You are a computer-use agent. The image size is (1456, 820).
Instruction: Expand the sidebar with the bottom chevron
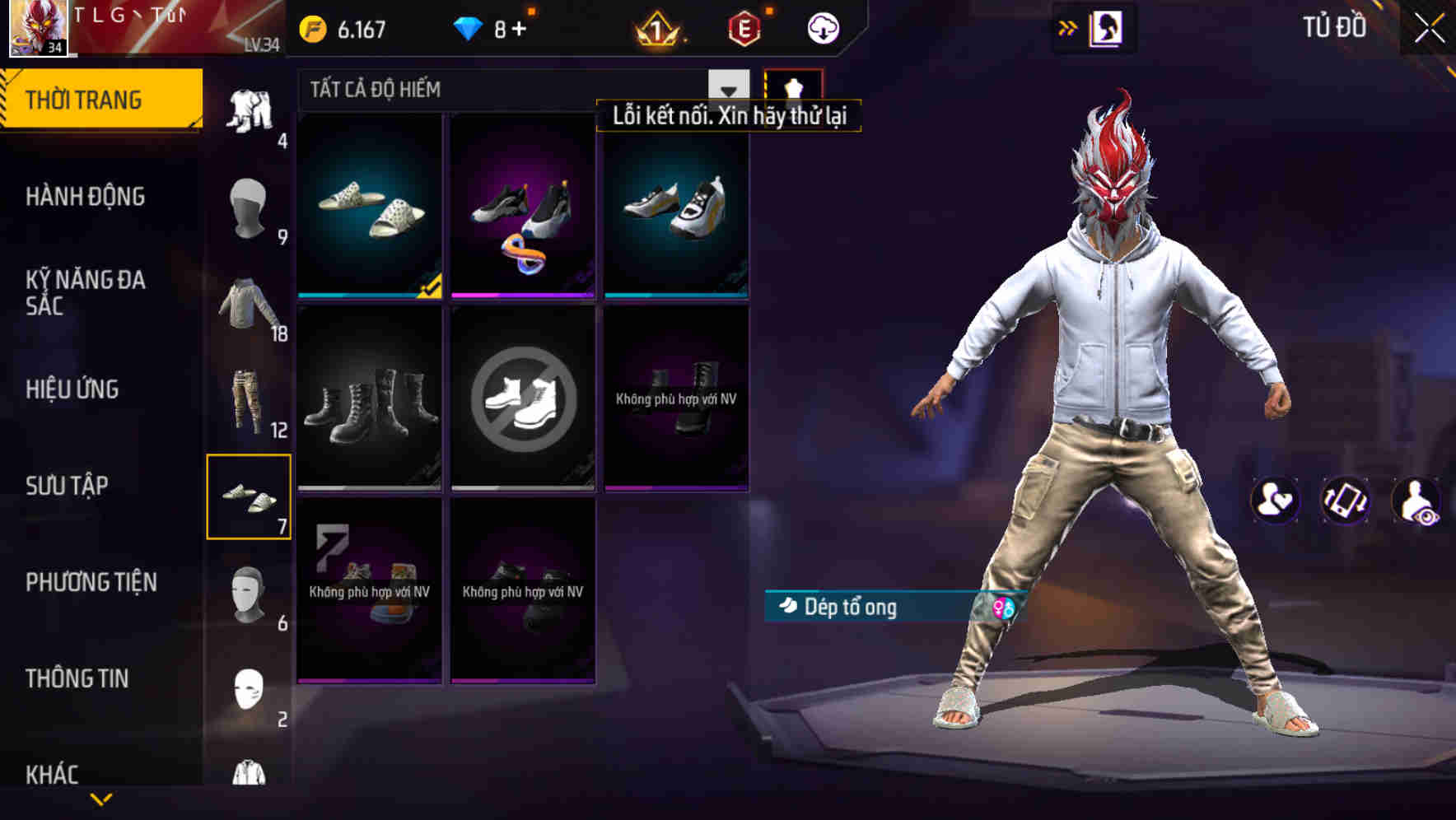102,799
